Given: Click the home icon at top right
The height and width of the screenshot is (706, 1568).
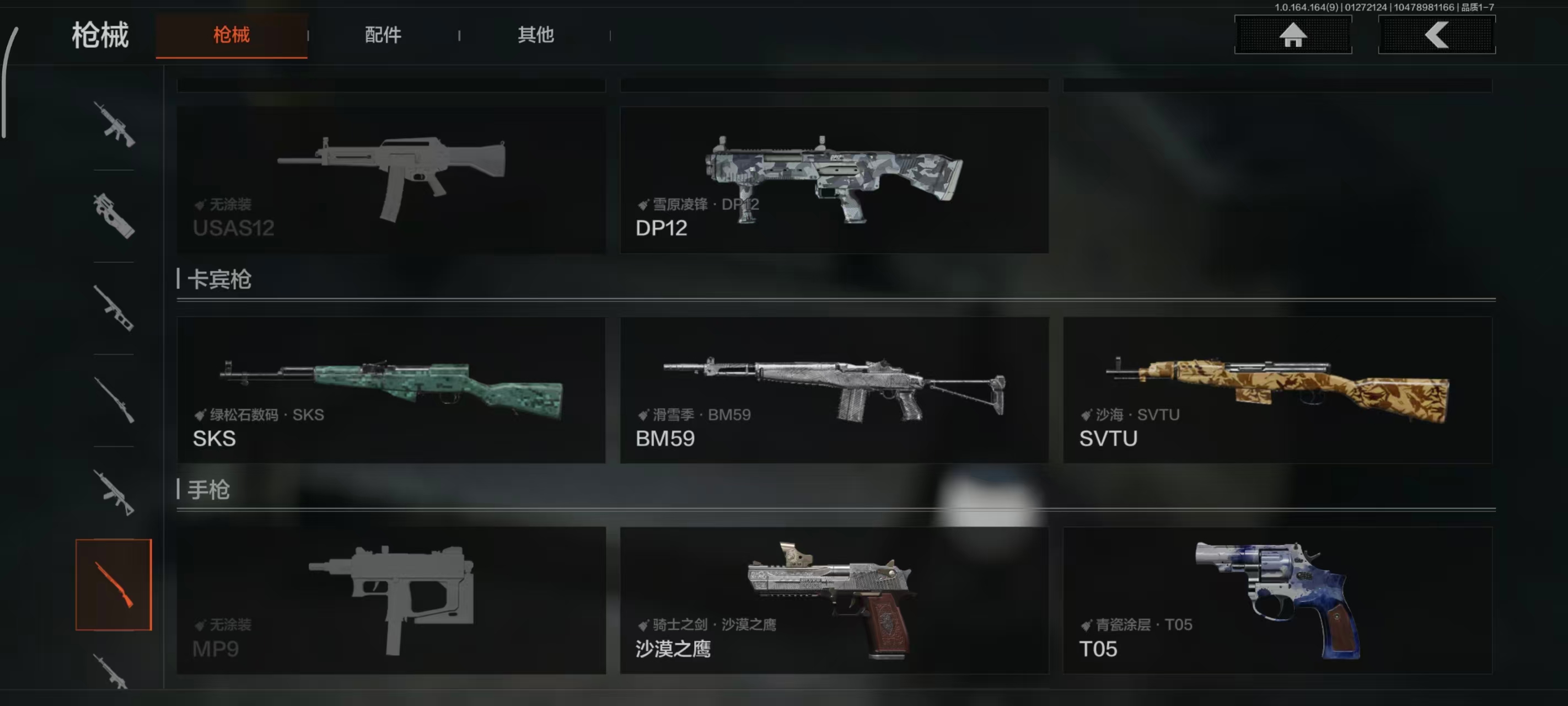Looking at the screenshot, I should click(1293, 35).
